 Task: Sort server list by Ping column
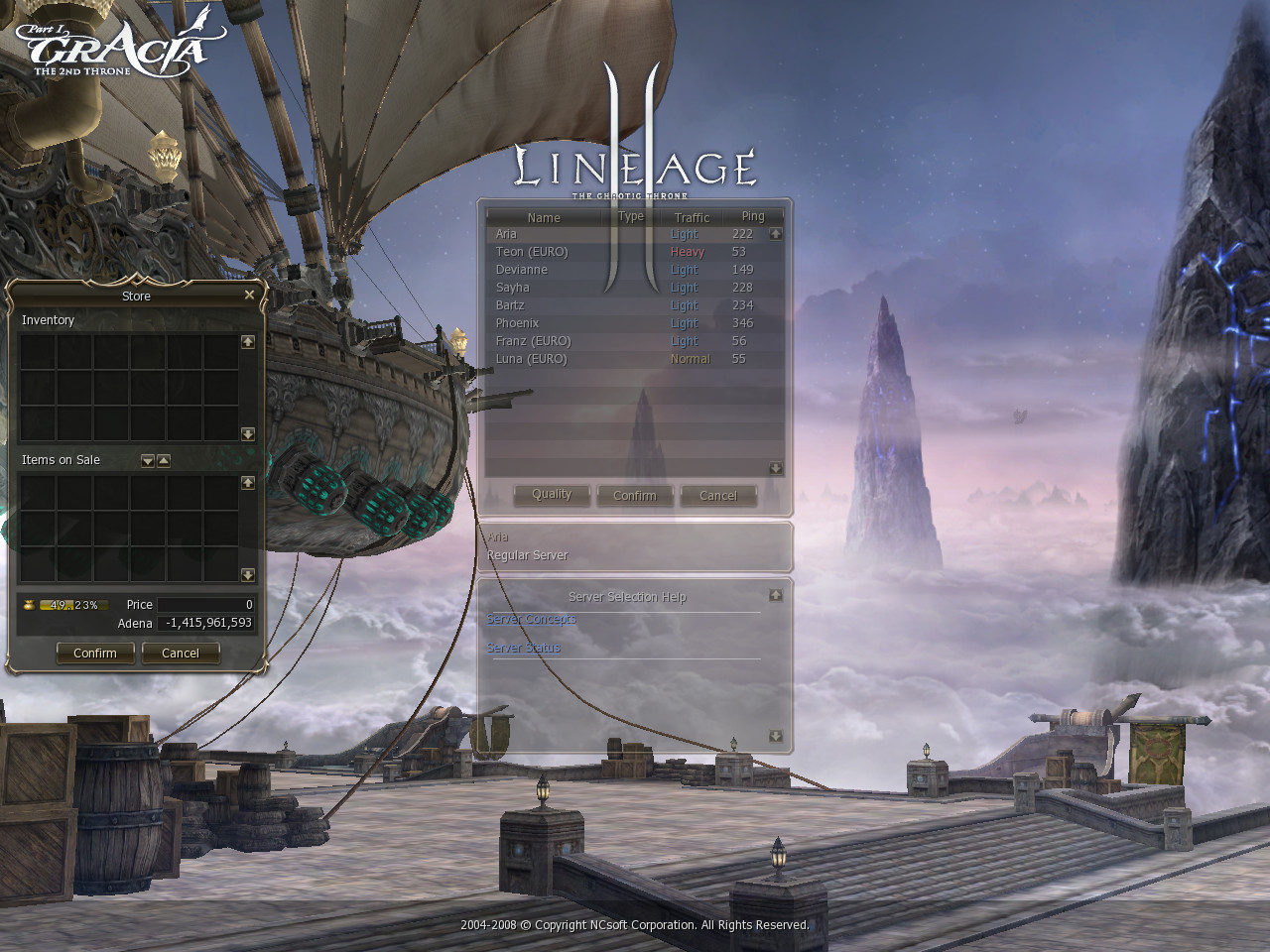753,216
